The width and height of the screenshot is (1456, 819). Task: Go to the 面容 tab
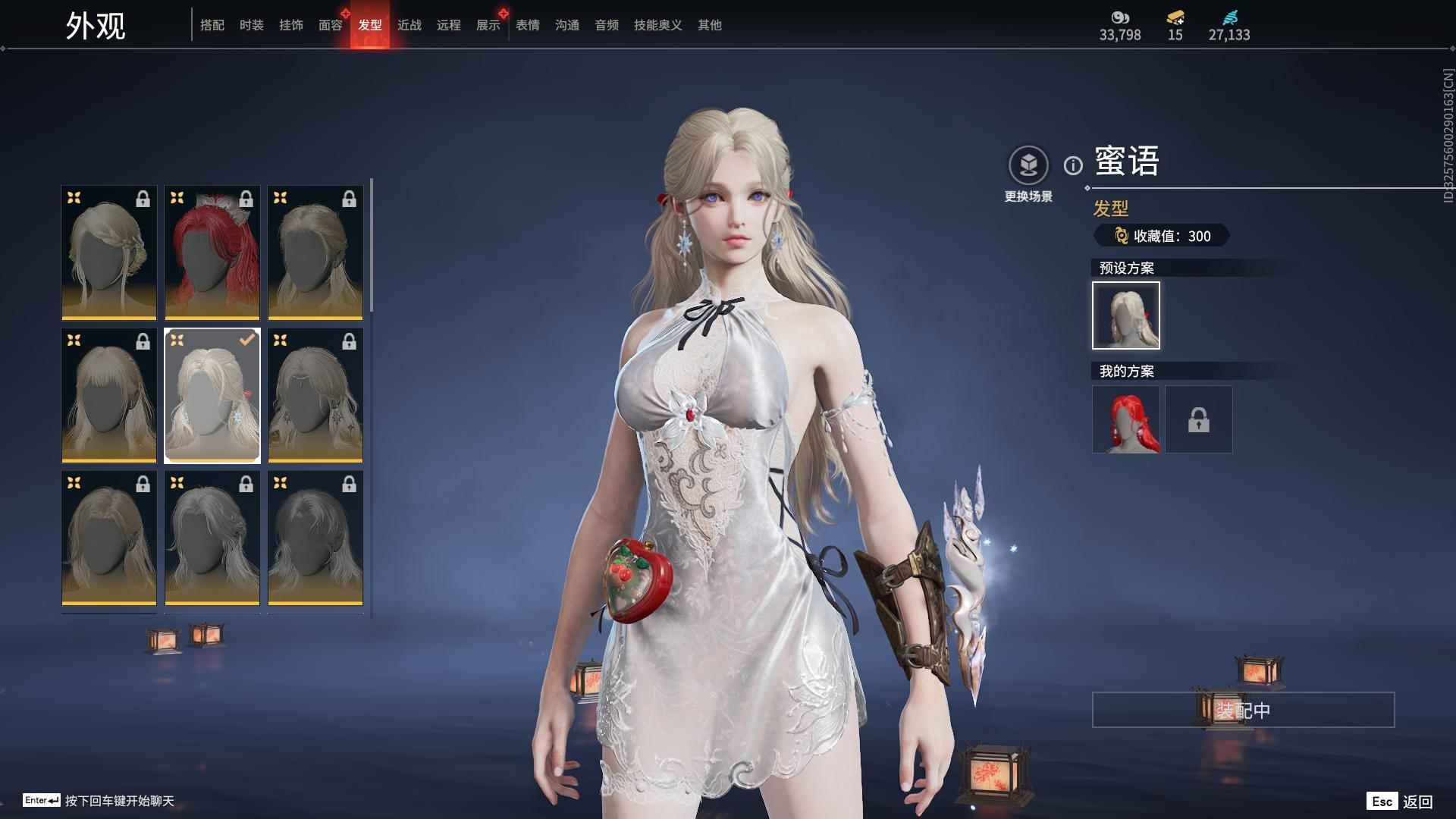(x=331, y=25)
